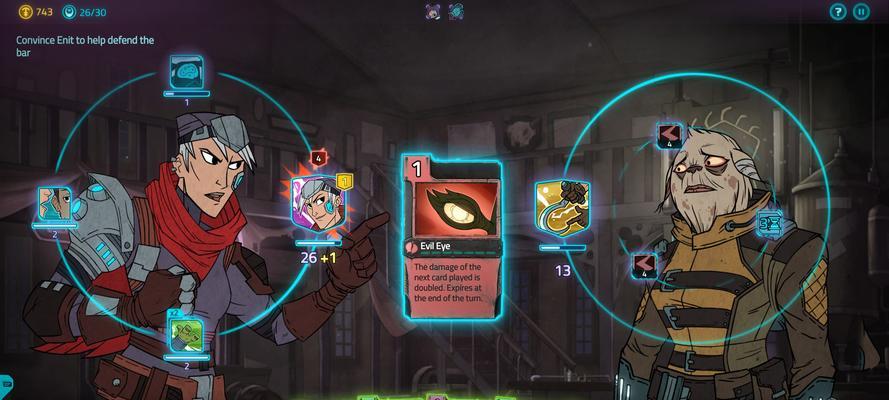Inspect the brain argument icon

(187, 72)
